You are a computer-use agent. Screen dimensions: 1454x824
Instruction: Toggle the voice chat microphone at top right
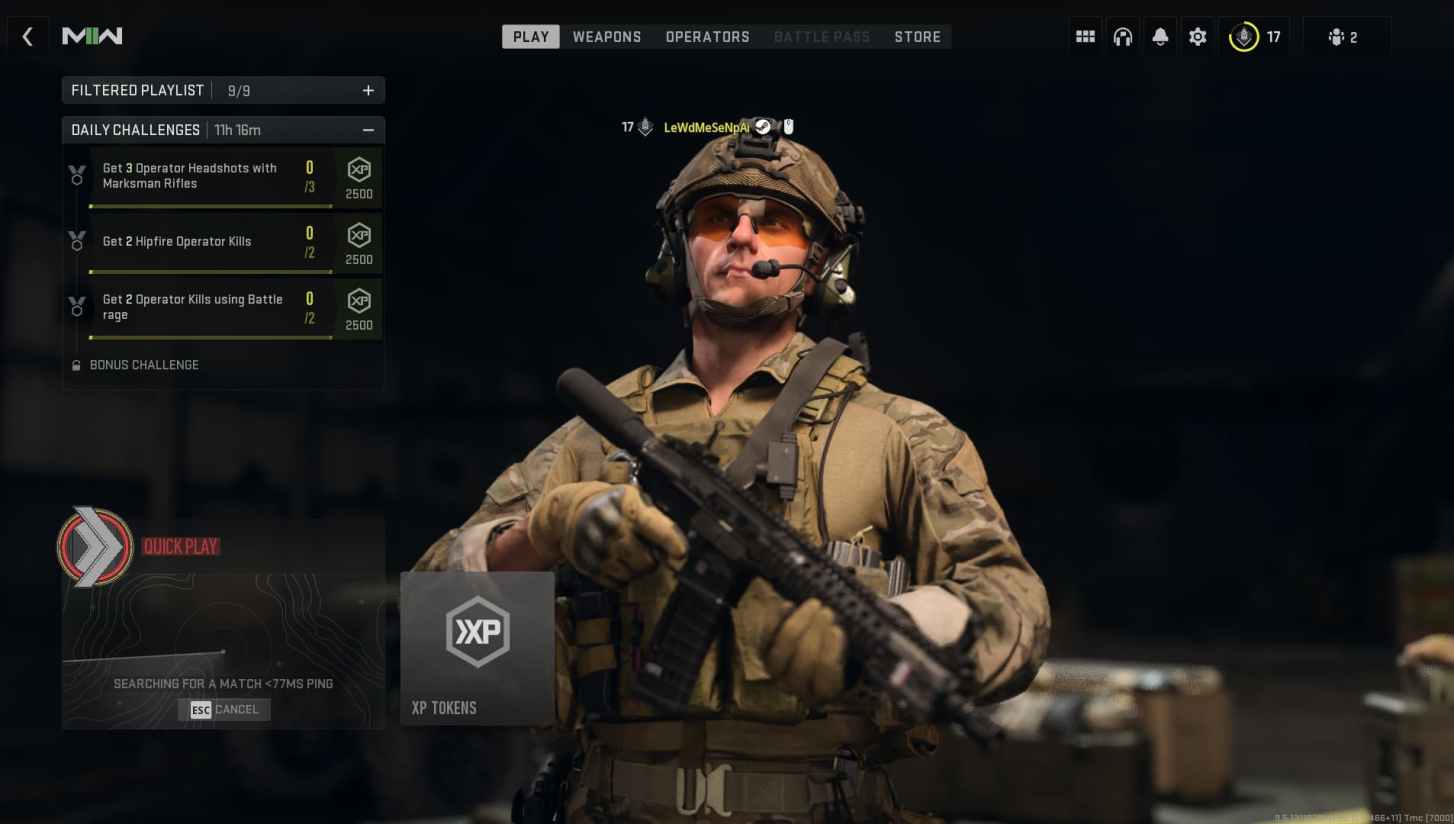[1243, 36]
